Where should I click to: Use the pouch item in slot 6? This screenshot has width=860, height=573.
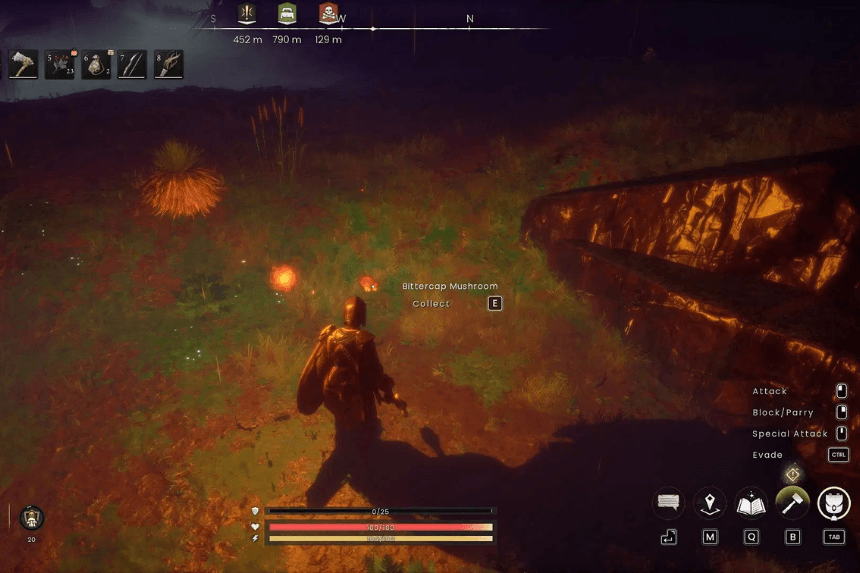(96, 65)
